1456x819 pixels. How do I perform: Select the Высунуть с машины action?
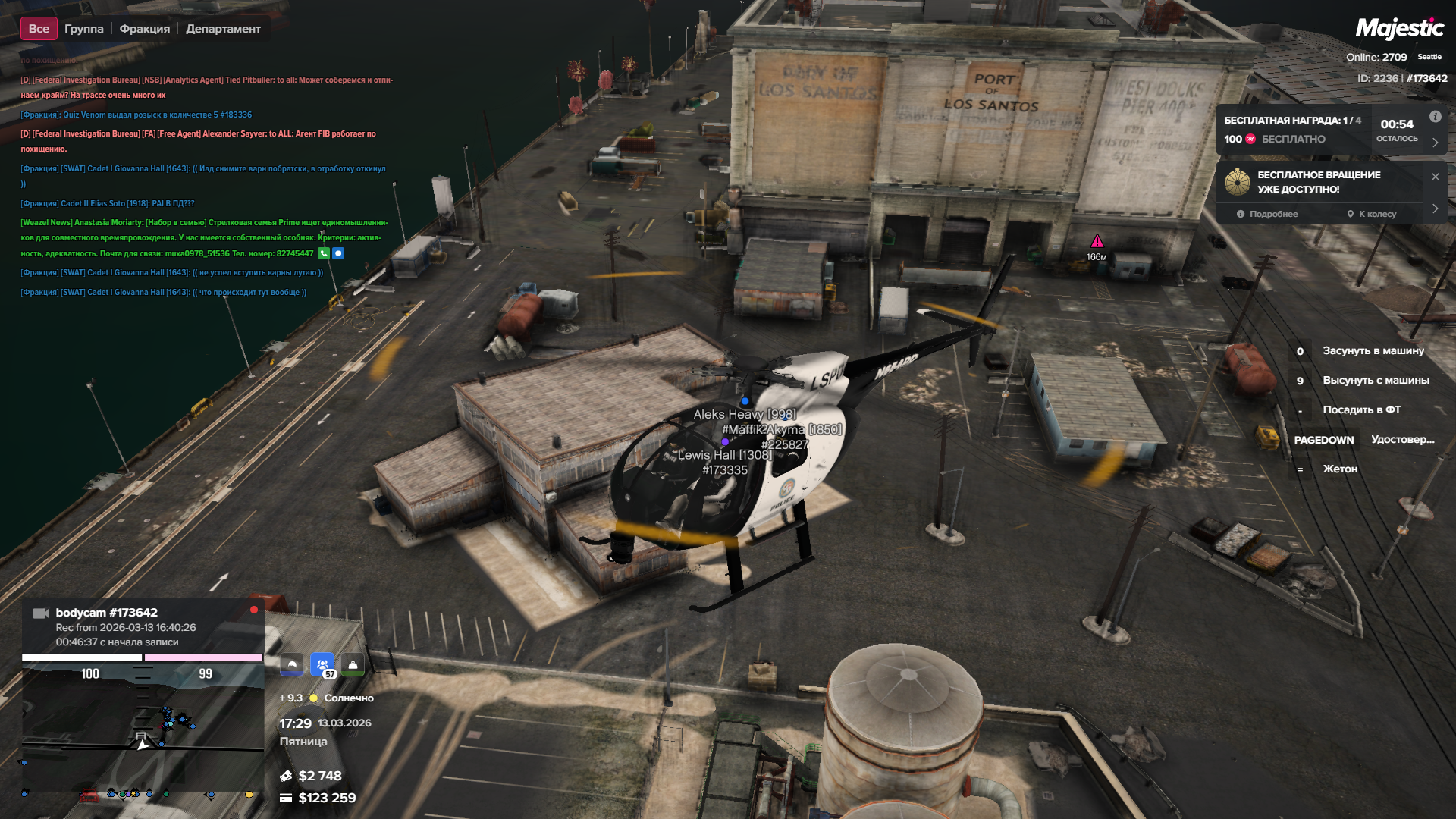[1376, 380]
